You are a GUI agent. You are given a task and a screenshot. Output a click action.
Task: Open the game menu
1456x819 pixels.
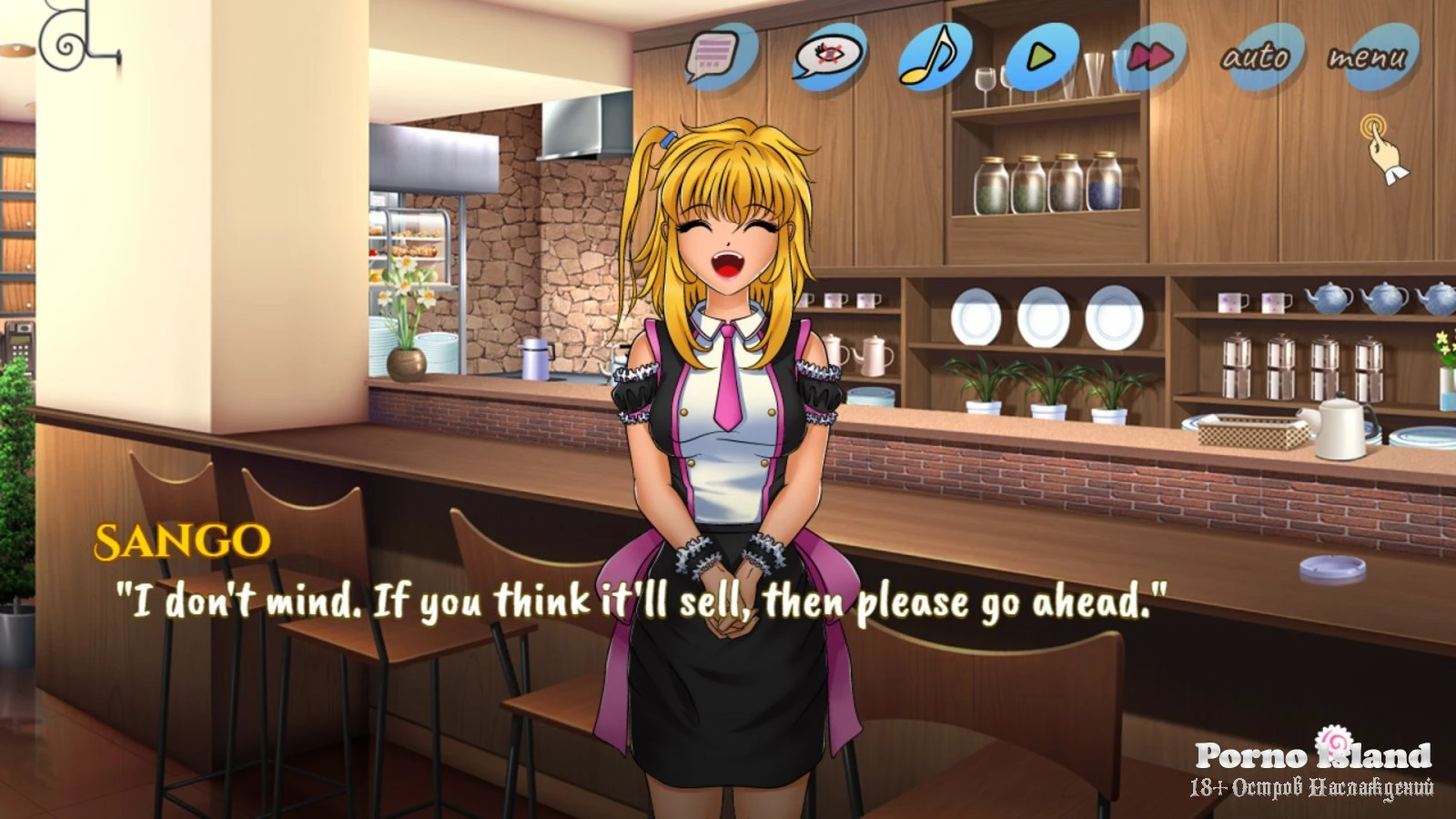(1368, 57)
